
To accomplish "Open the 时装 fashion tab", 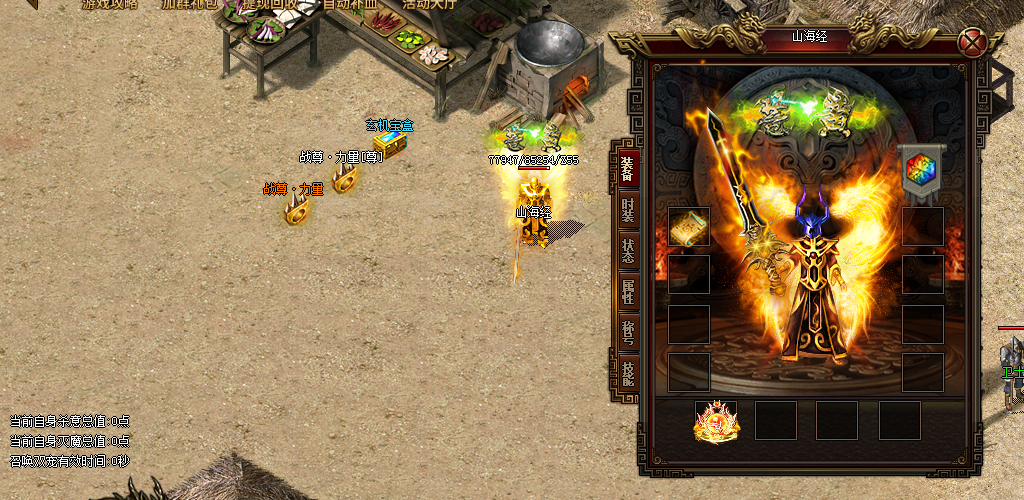I will [x=627, y=211].
